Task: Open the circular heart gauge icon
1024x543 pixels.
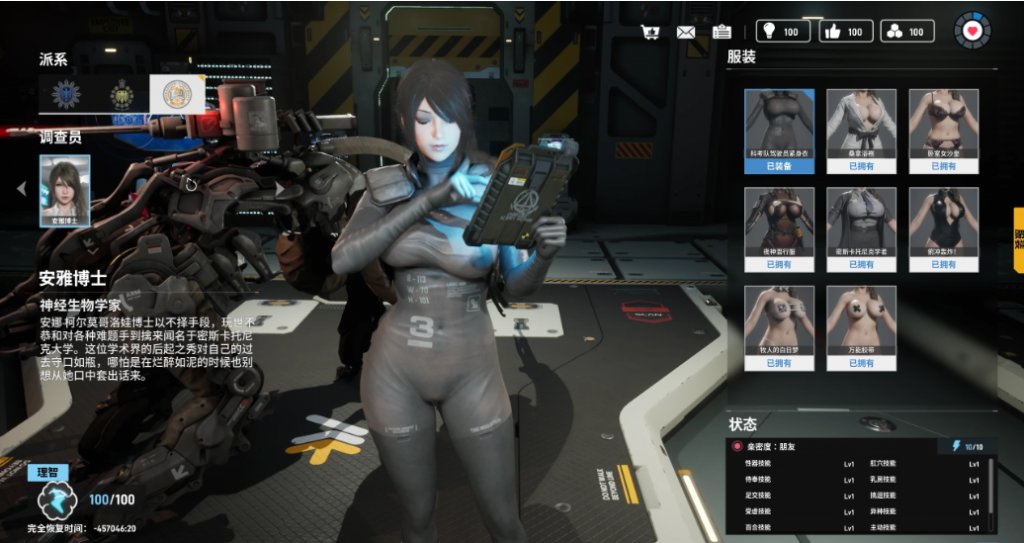Action: 971,31
